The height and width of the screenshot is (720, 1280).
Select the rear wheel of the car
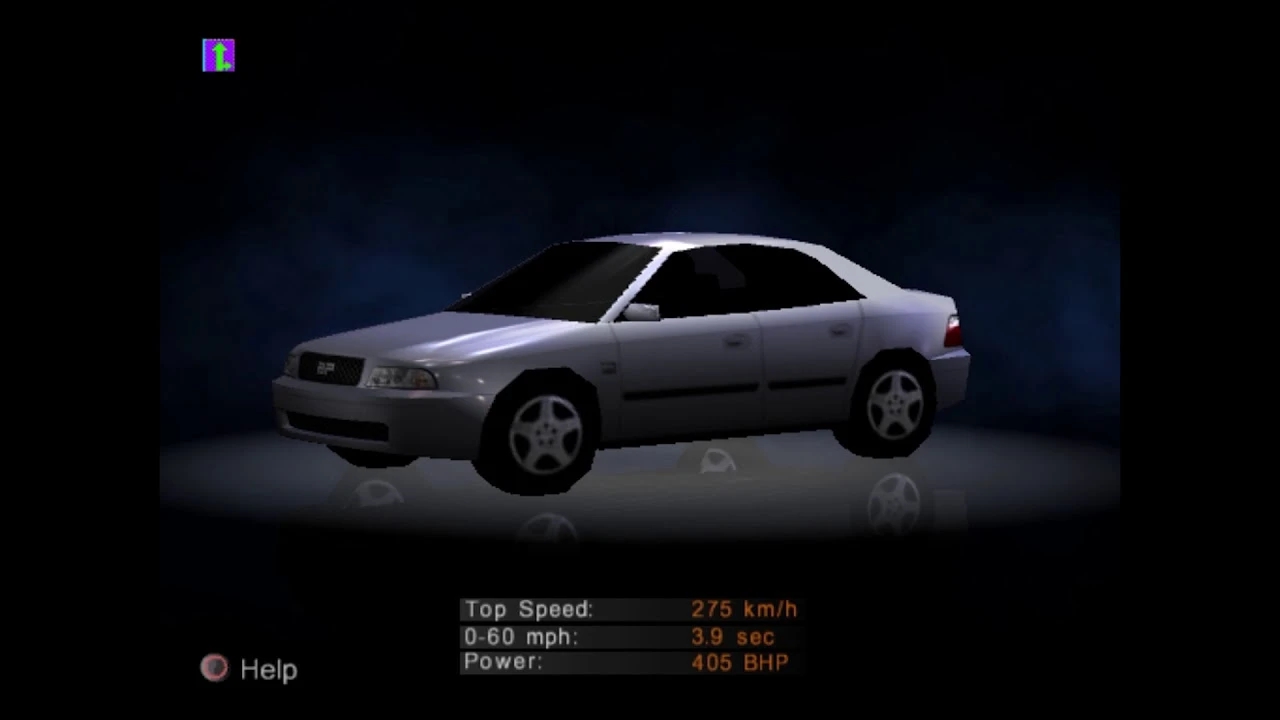[895, 400]
